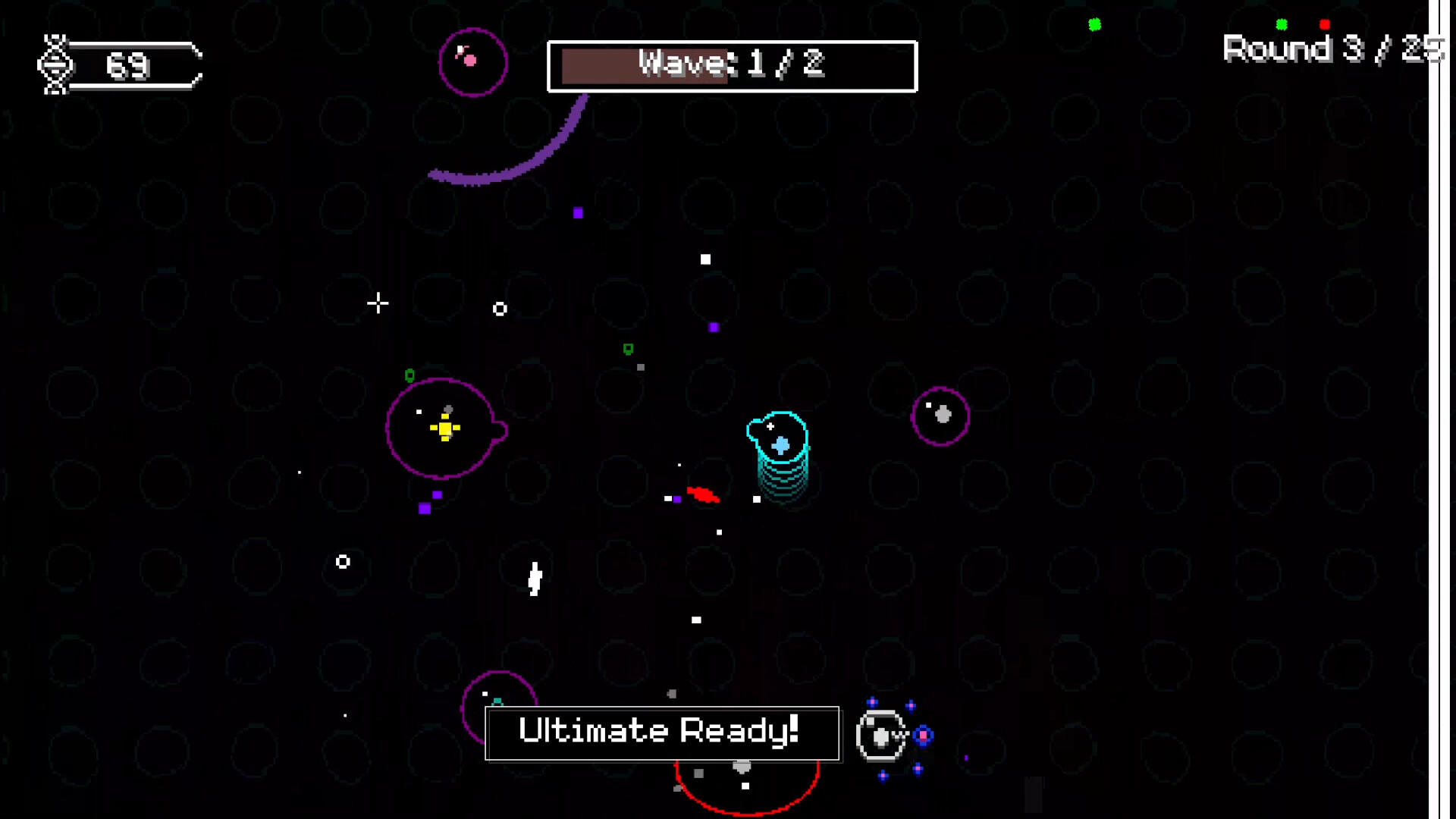Click the red enemy projectile near center
Screen dimensions: 1456x819
pyautogui.click(x=702, y=495)
